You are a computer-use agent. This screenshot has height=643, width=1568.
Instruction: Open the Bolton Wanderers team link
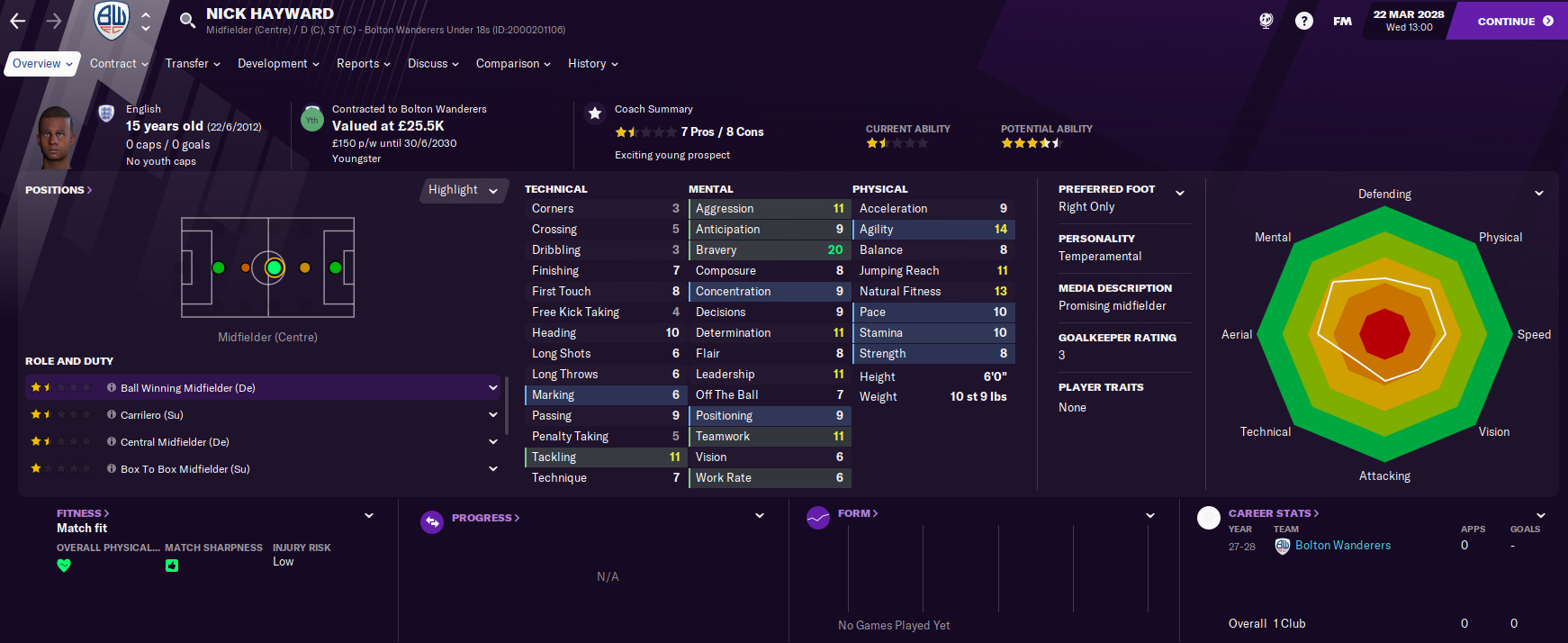1342,546
